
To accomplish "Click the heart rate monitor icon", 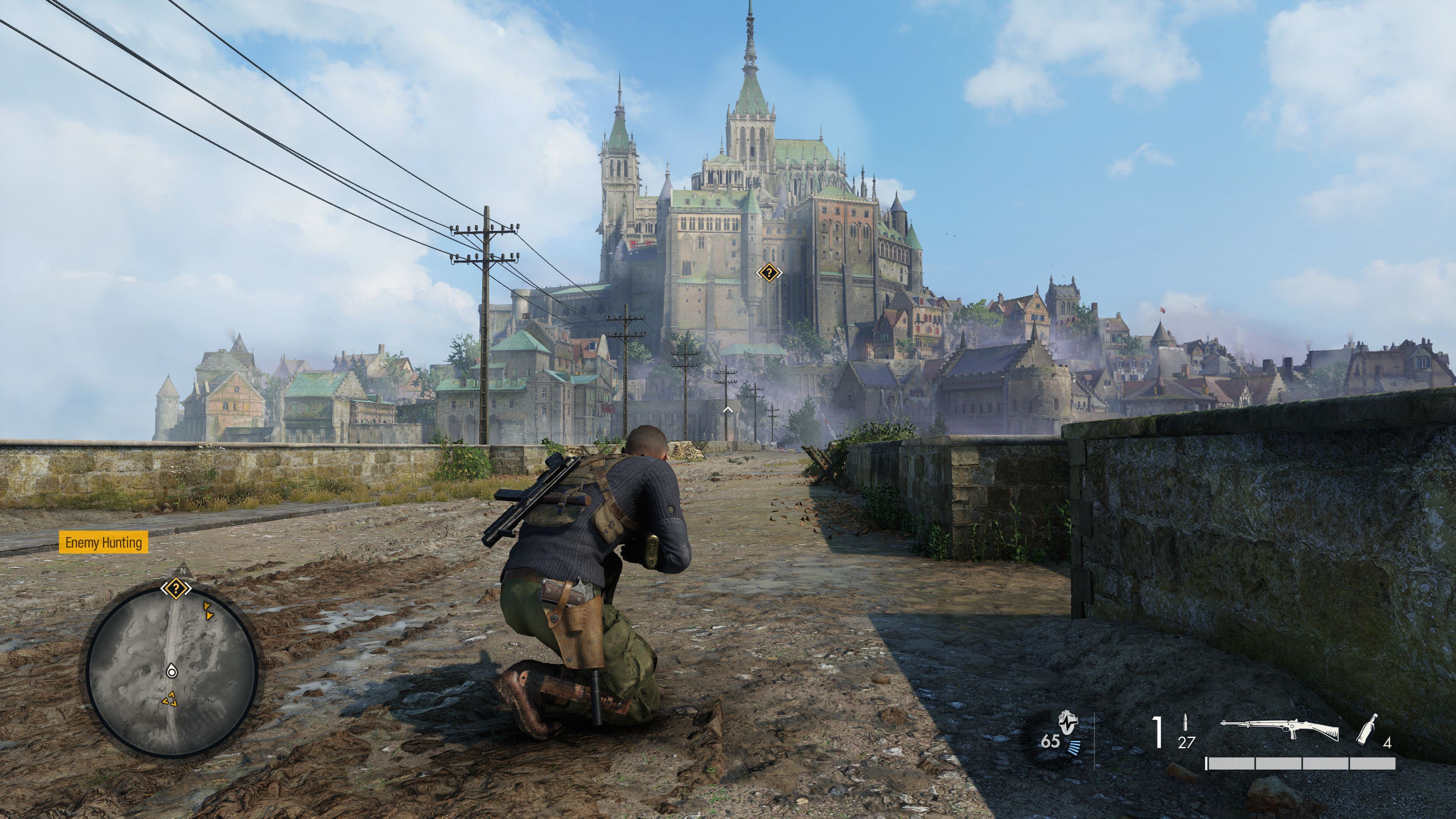I will tap(1067, 722).
